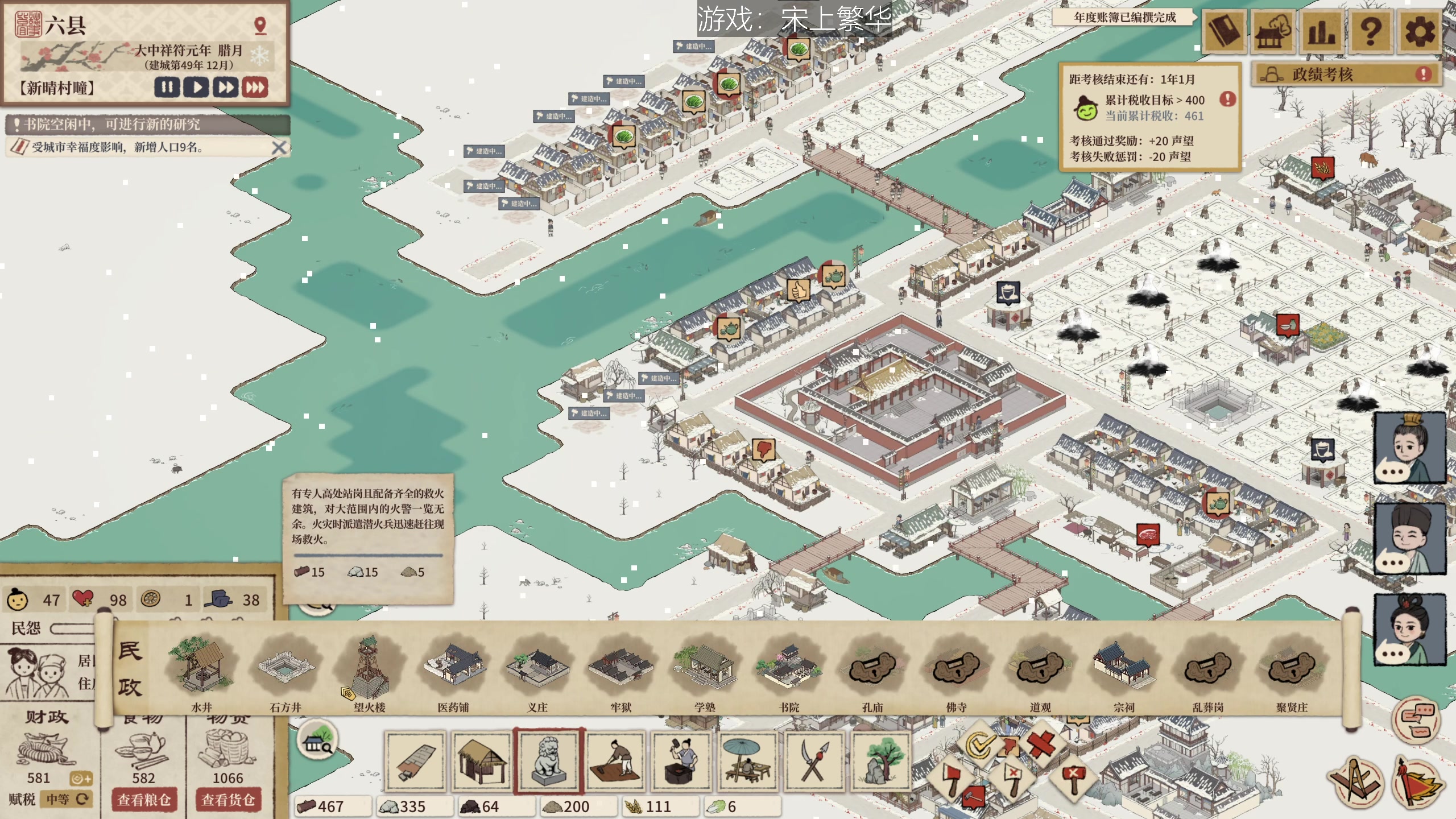Dismiss the population increase notification
The width and height of the screenshot is (1456, 819).
point(279,148)
